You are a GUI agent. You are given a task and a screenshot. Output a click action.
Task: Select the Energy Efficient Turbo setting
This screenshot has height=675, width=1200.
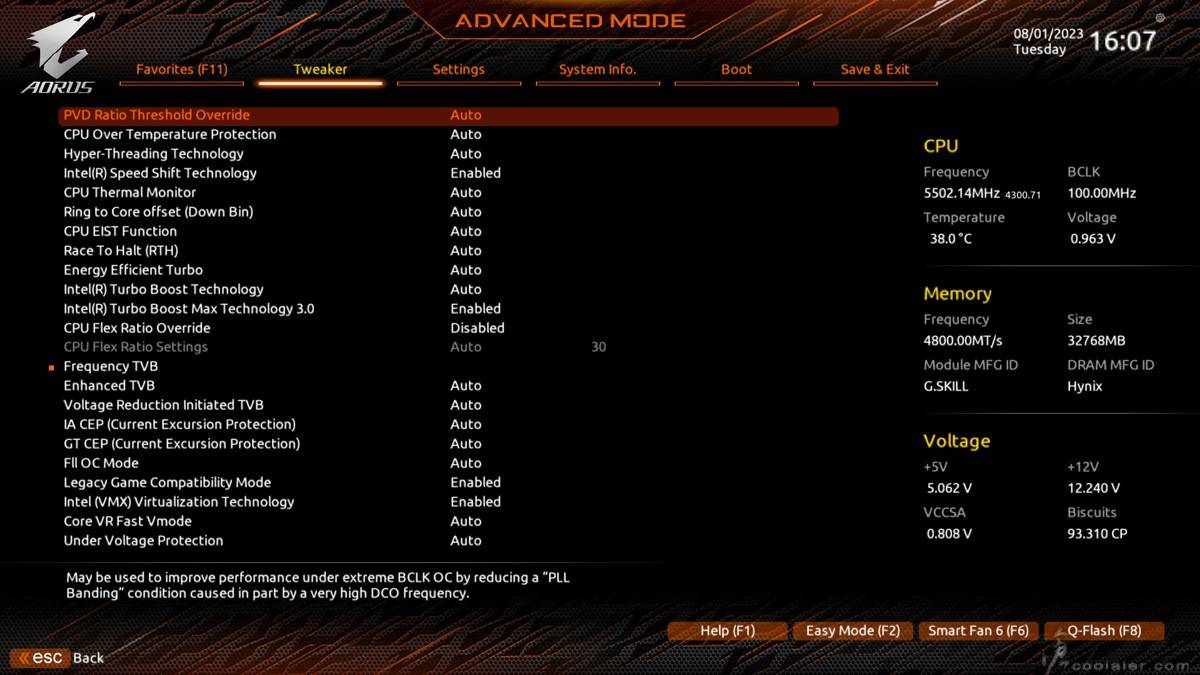(133, 270)
